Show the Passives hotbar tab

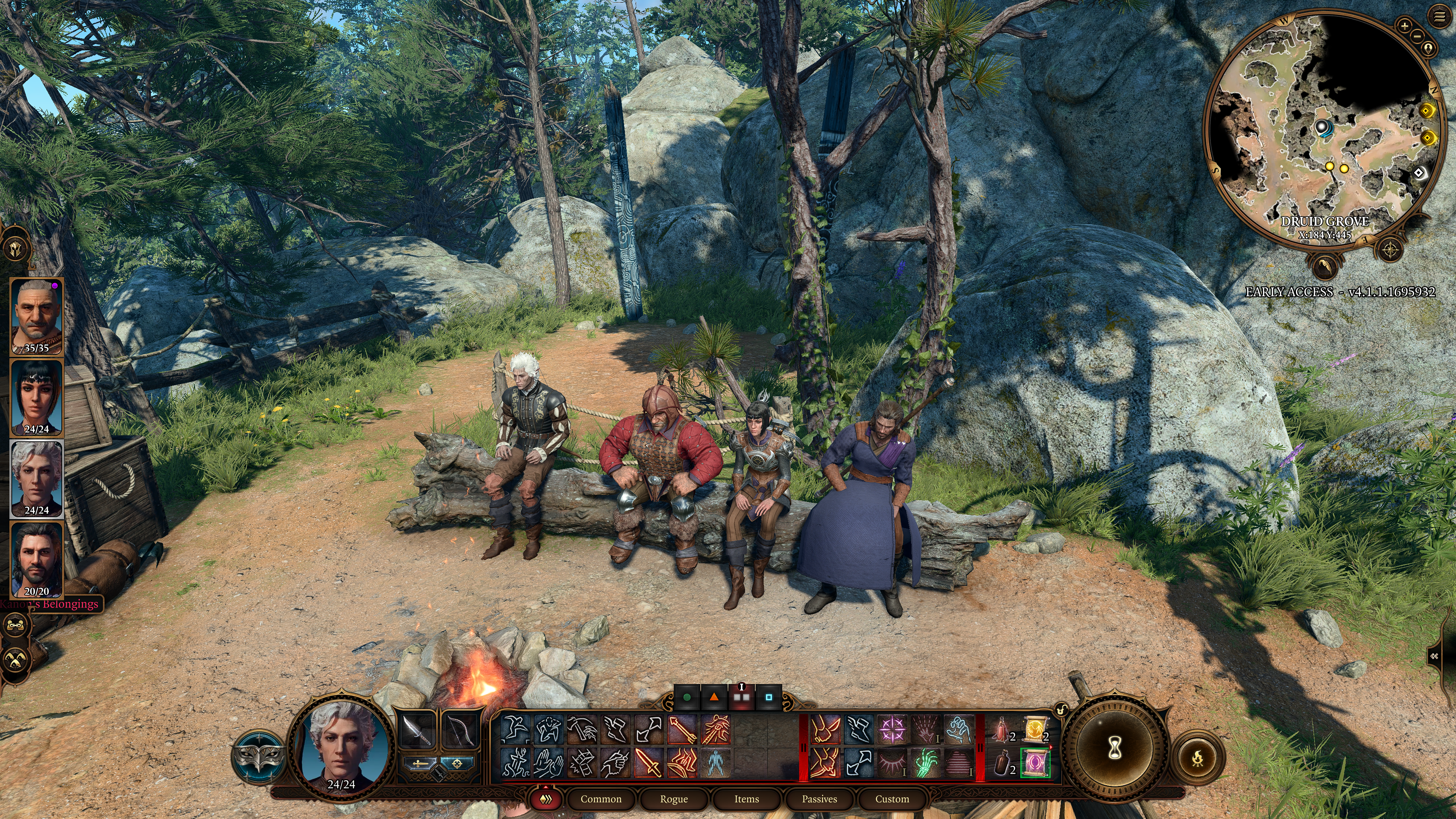coord(819,799)
